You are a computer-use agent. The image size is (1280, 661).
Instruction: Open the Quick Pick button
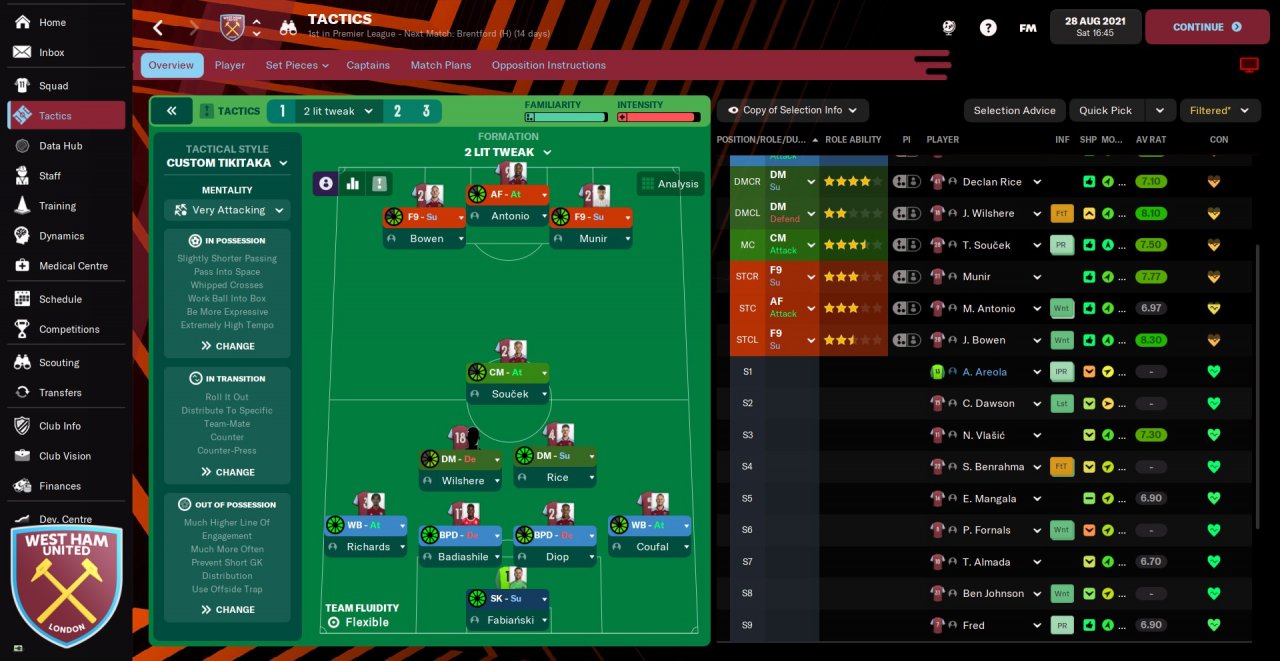point(1105,110)
